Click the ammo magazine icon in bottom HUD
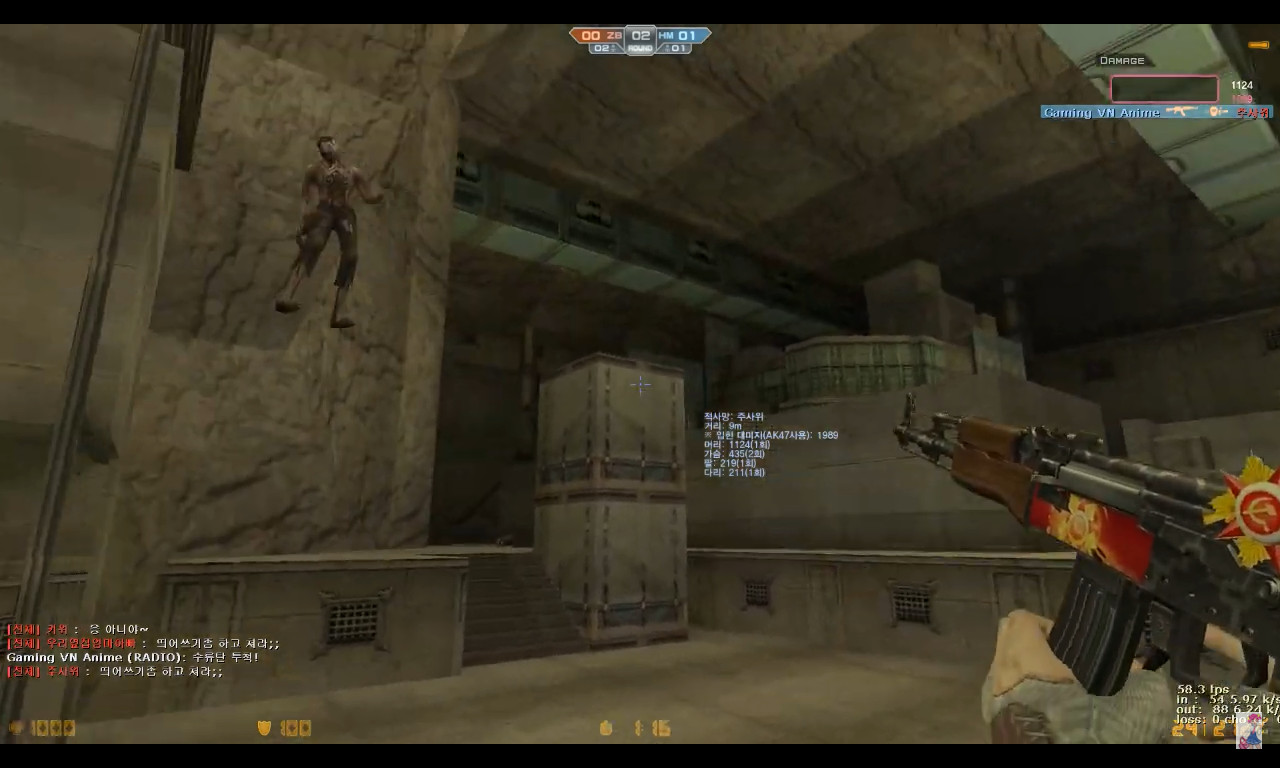The width and height of the screenshot is (1280, 768). click(x=636, y=728)
